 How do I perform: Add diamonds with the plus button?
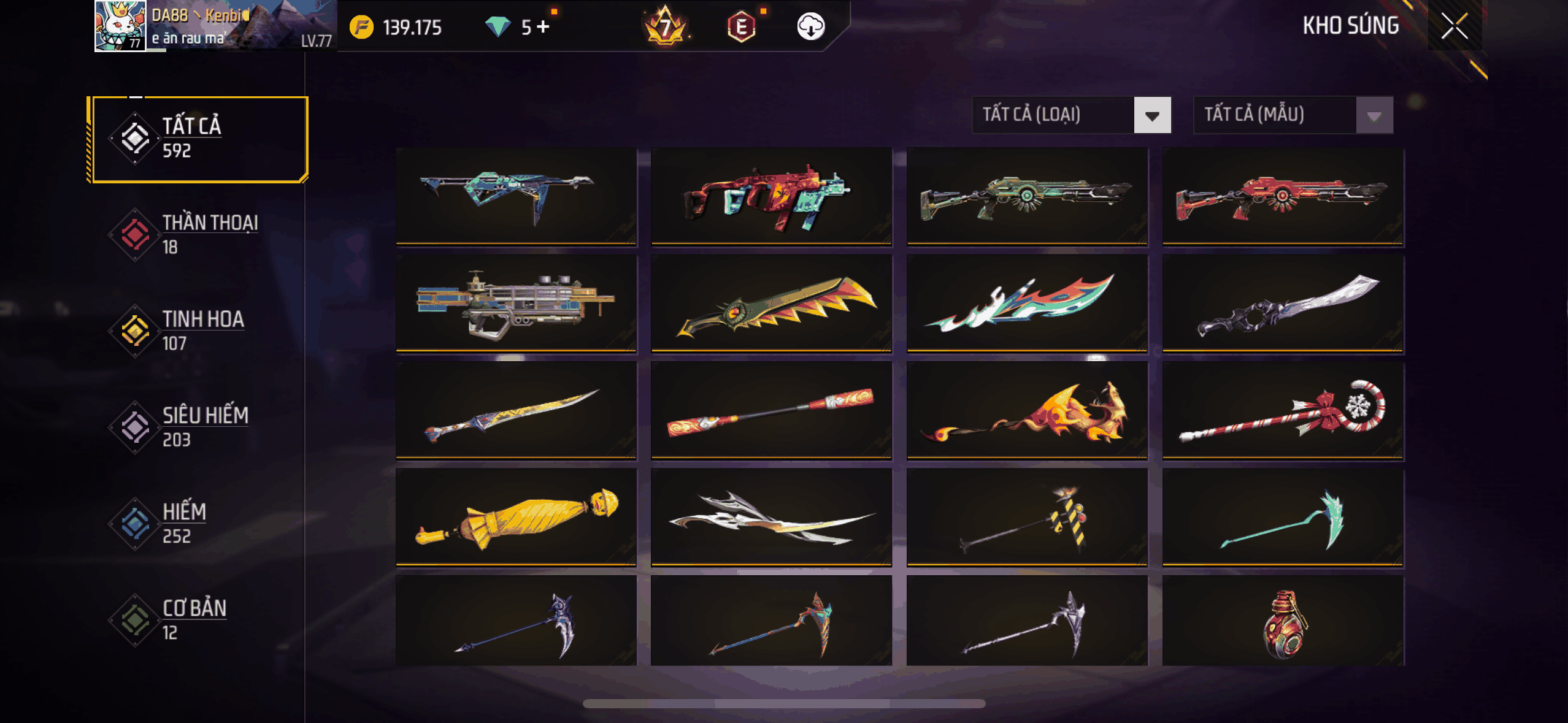click(x=544, y=26)
